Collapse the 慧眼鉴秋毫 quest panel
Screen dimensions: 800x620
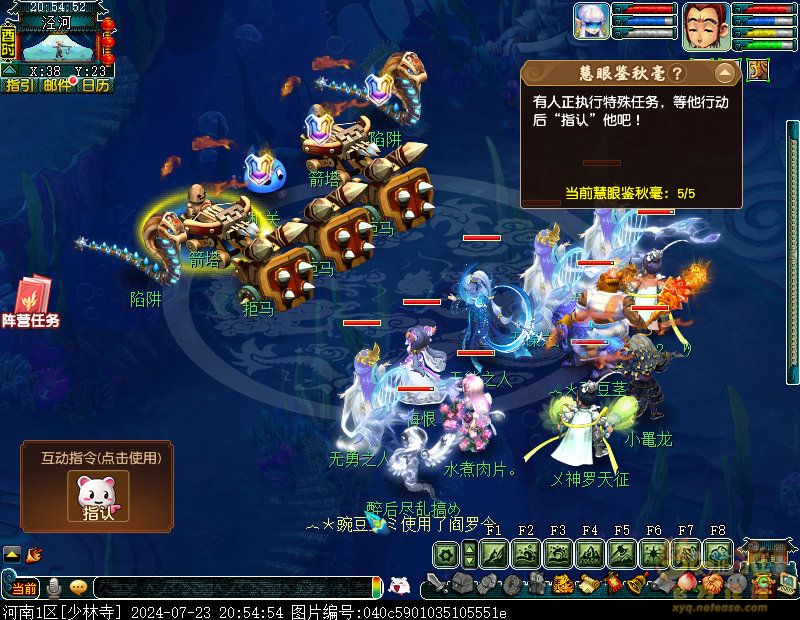(723, 73)
